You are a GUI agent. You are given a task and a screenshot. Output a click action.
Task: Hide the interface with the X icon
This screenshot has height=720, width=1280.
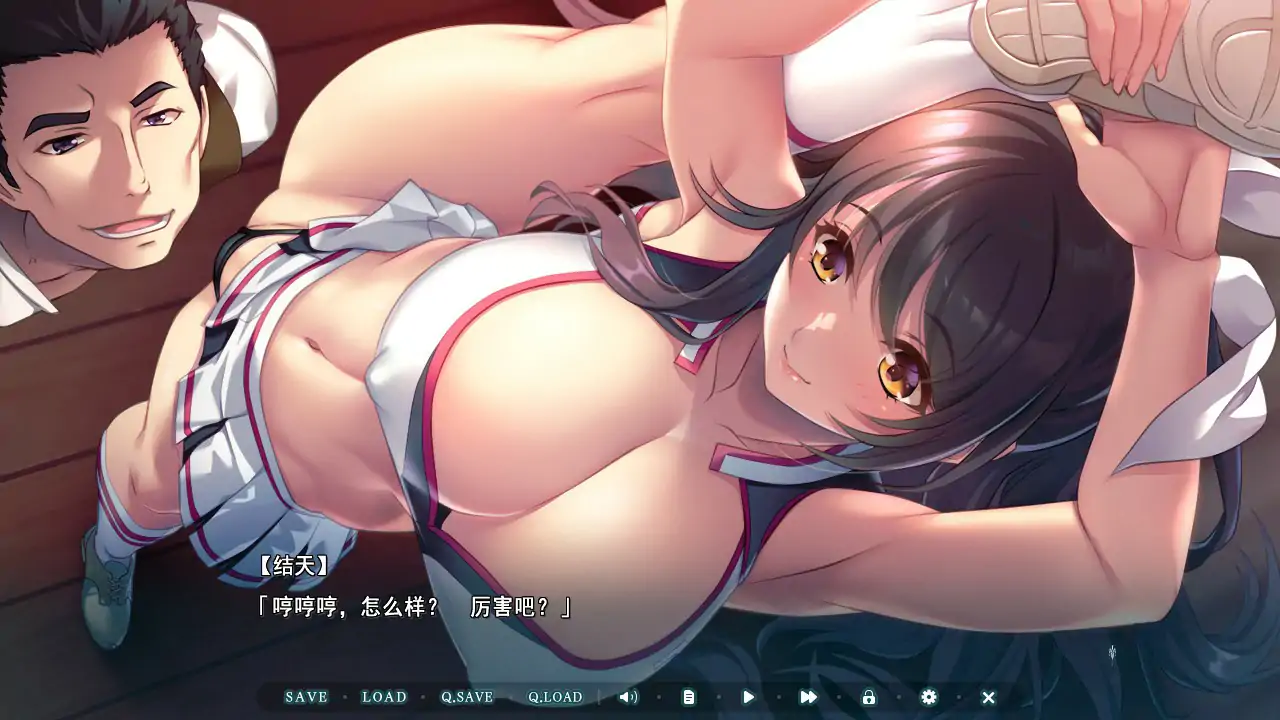[x=988, y=697]
